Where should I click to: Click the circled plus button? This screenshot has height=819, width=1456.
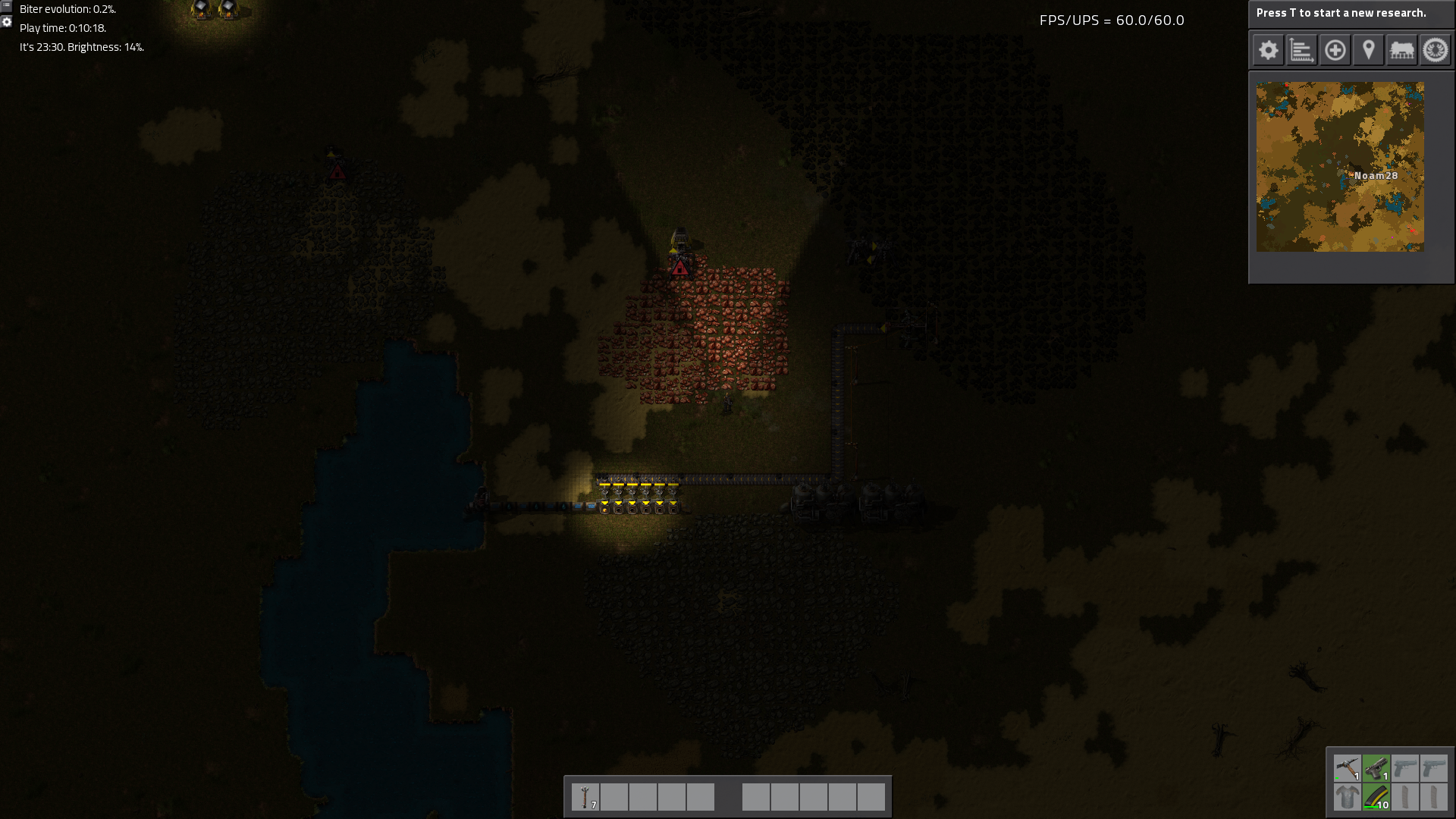1335,51
